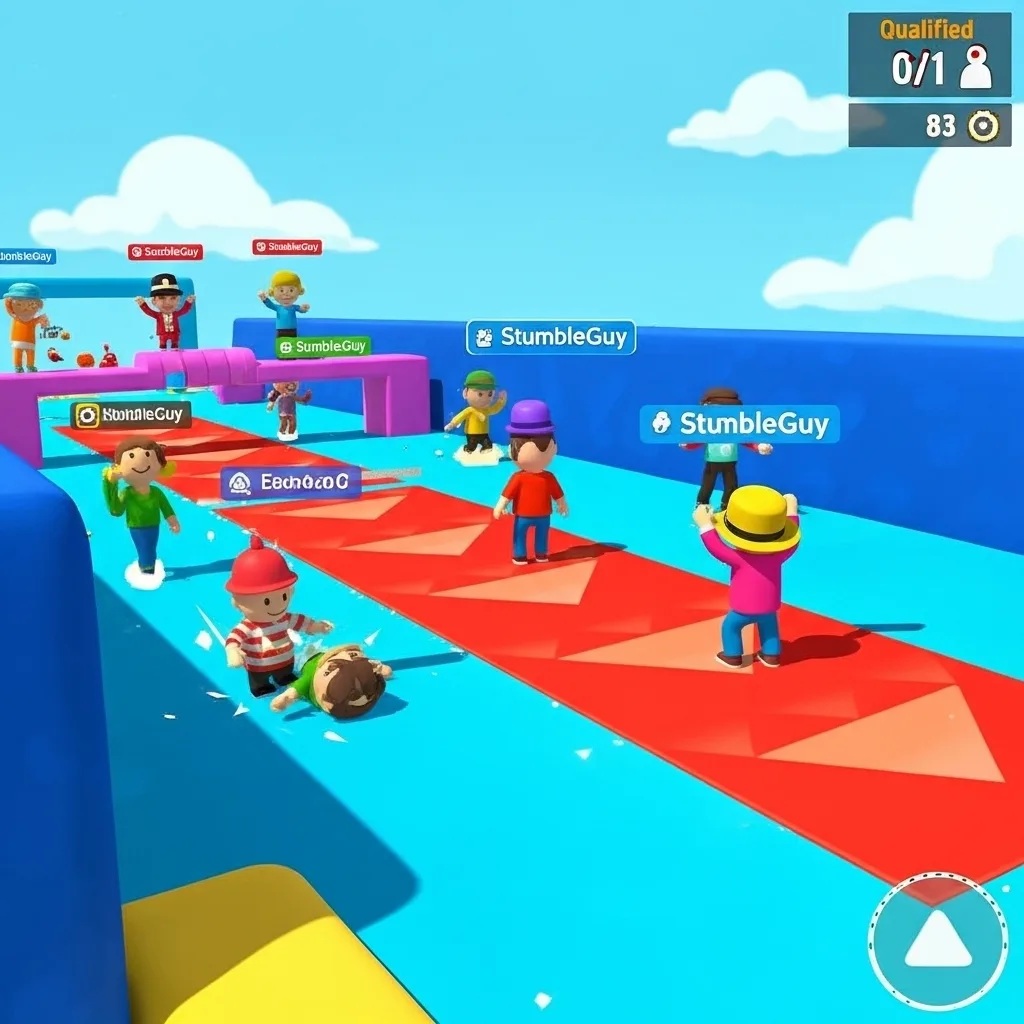Tap the jump arrow button

pos(937,942)
